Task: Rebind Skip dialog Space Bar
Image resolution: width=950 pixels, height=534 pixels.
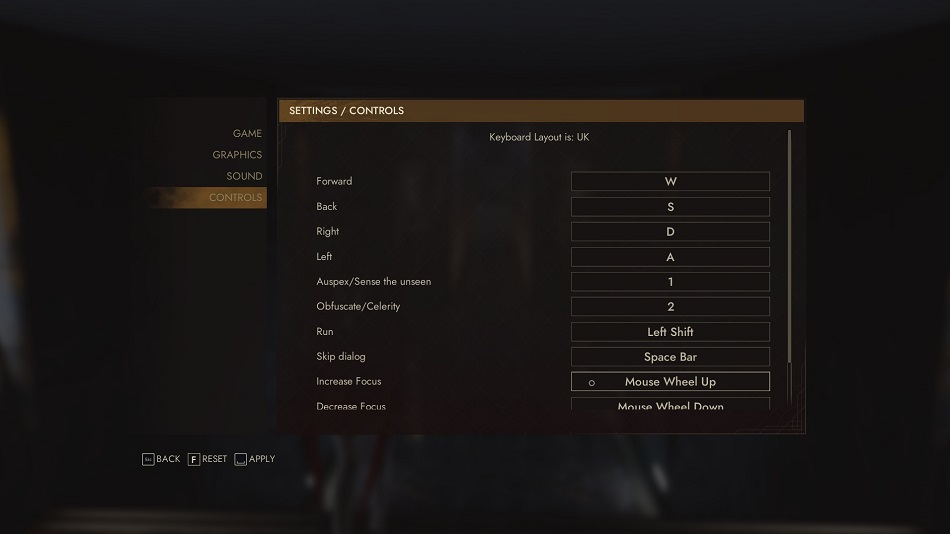Action: click(670, 357)
